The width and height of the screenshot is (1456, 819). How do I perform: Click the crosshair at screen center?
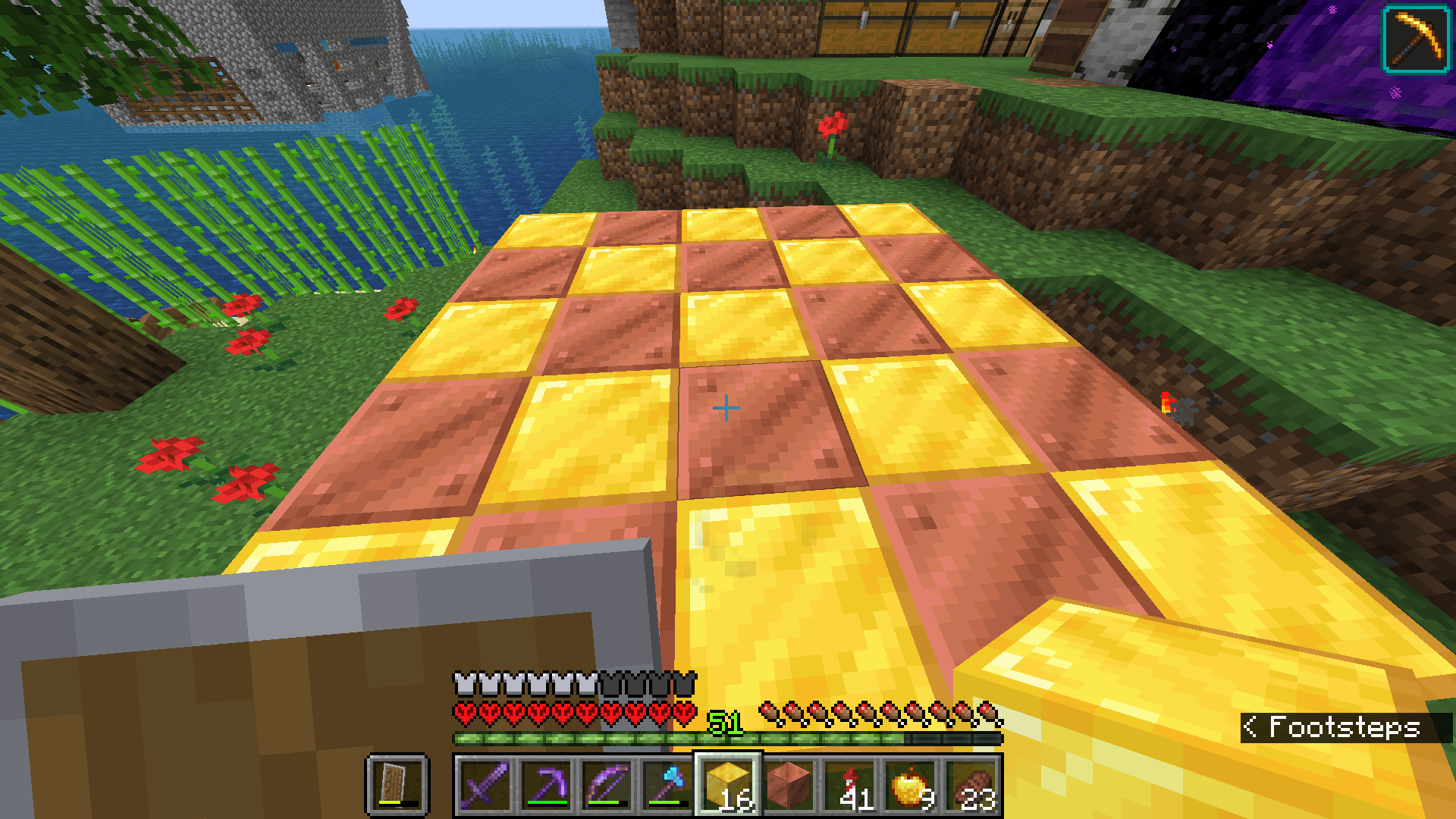point(727,407)
